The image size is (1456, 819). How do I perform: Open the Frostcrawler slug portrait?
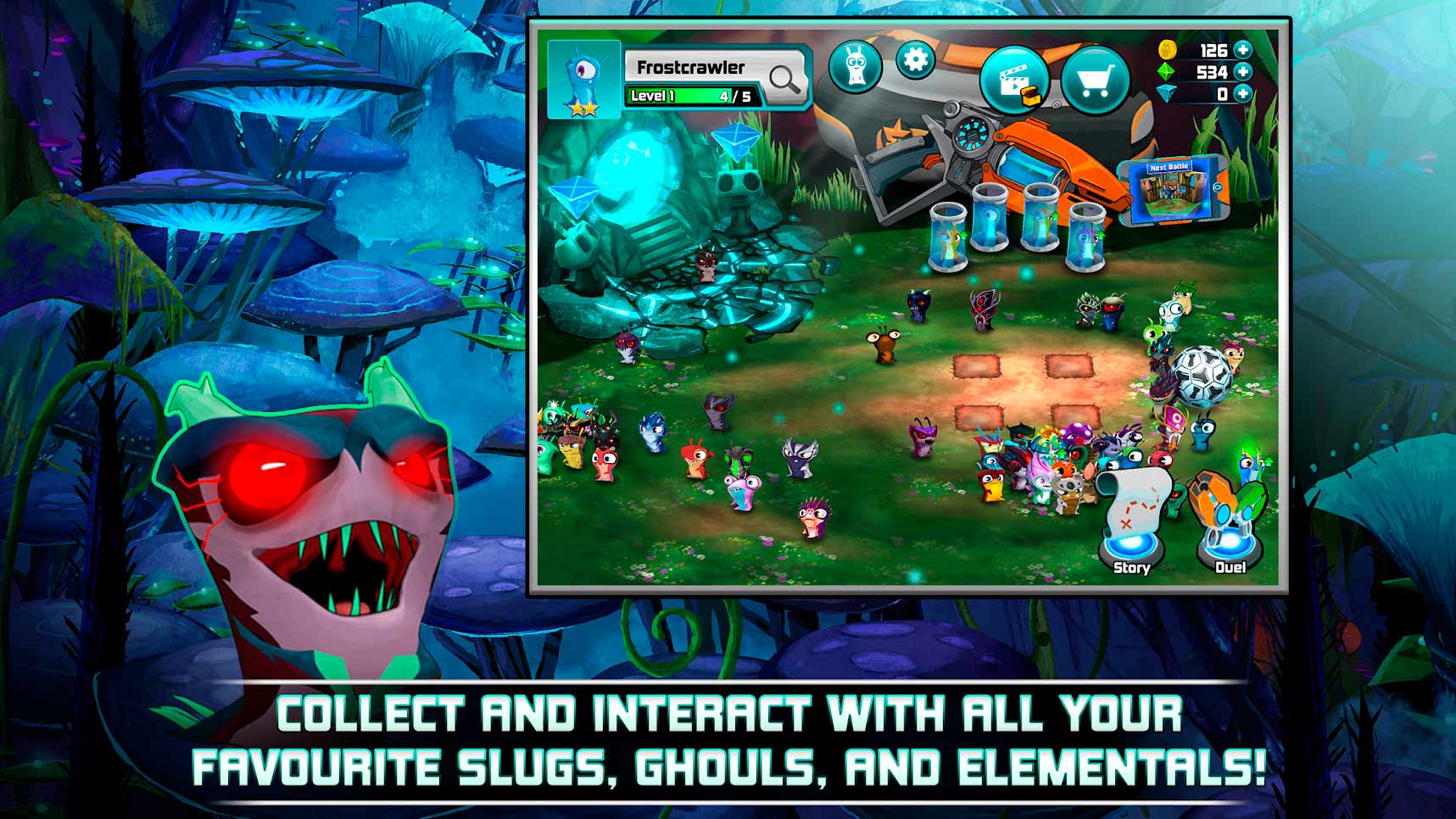tap(583, 79)
